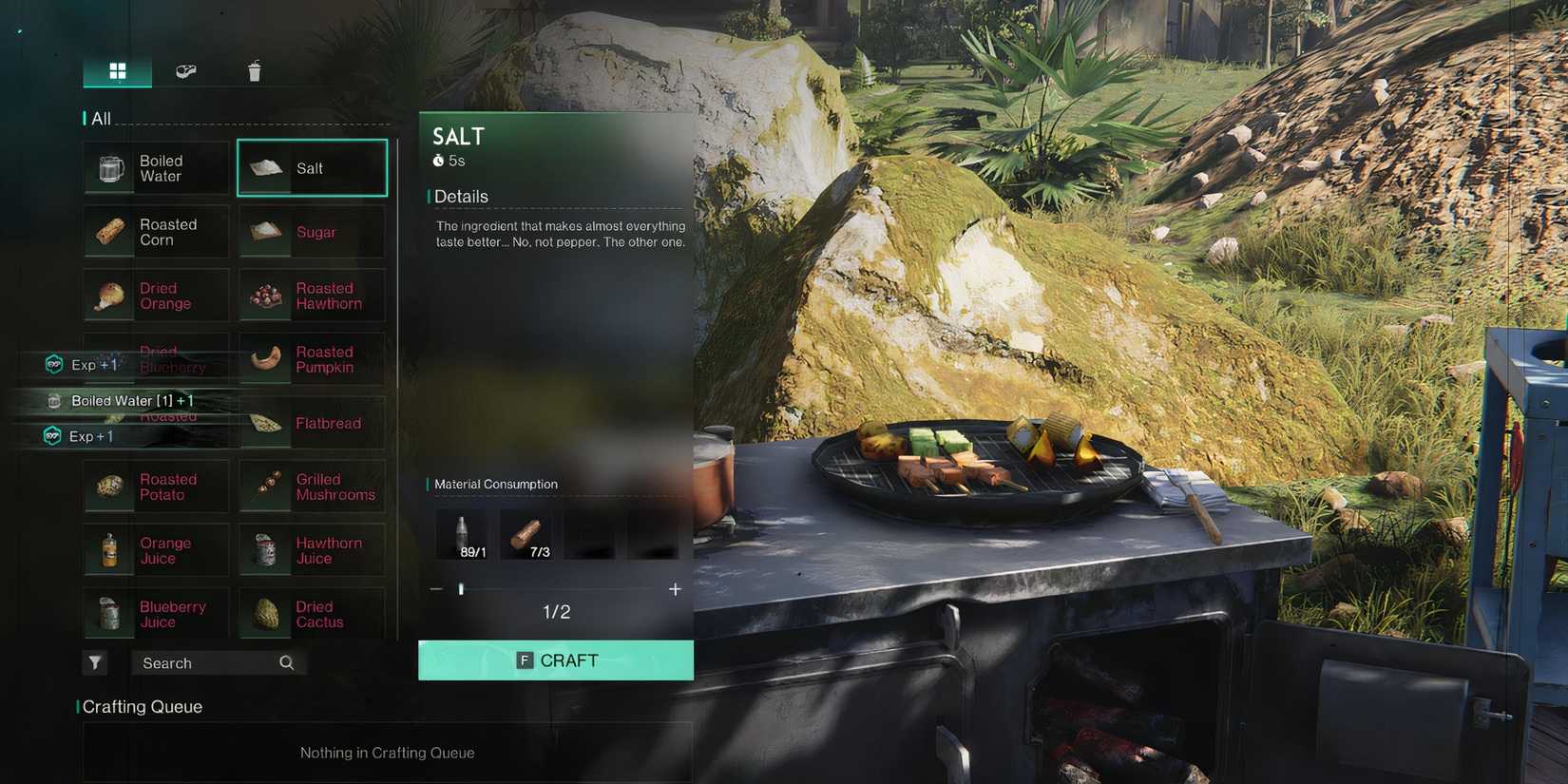
Task: Click the Hawthorn Juice recipe icon
Action: pyautogui.click(x=264, y=549)
